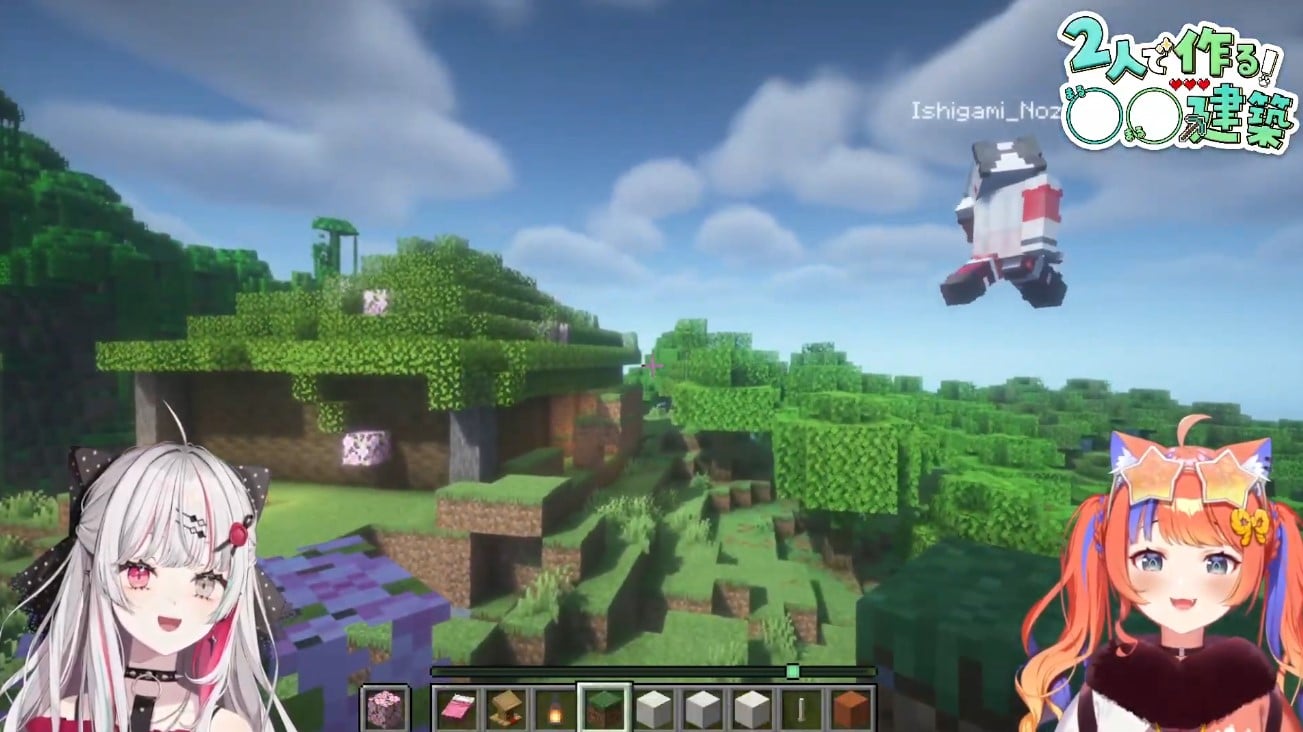Pick the thin white rod hotbar slot
Viewport: 1303px width, 732px height.
click(x=801, y=708)
